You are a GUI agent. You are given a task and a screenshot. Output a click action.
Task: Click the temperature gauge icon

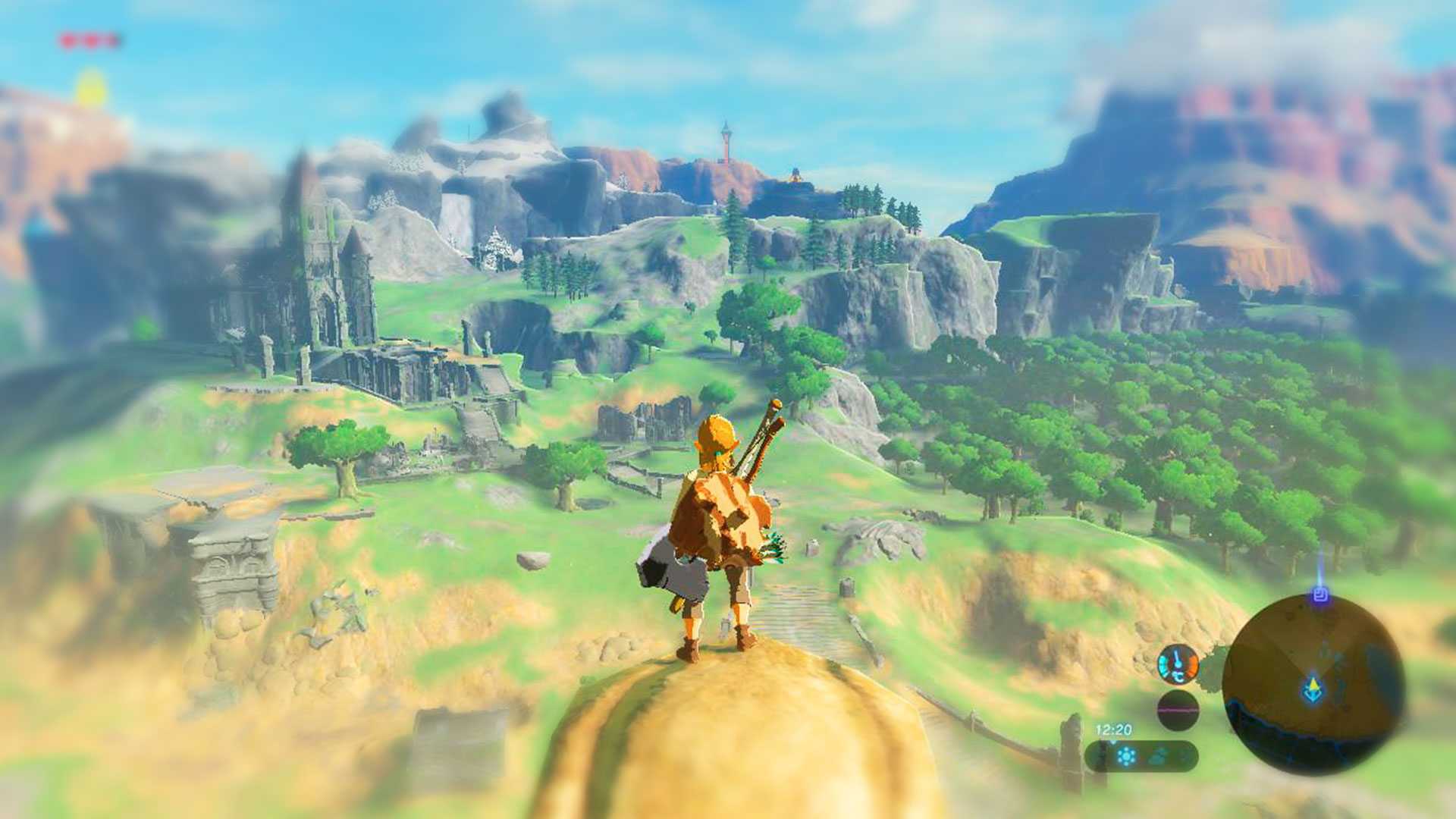[x=1178, y=665]
